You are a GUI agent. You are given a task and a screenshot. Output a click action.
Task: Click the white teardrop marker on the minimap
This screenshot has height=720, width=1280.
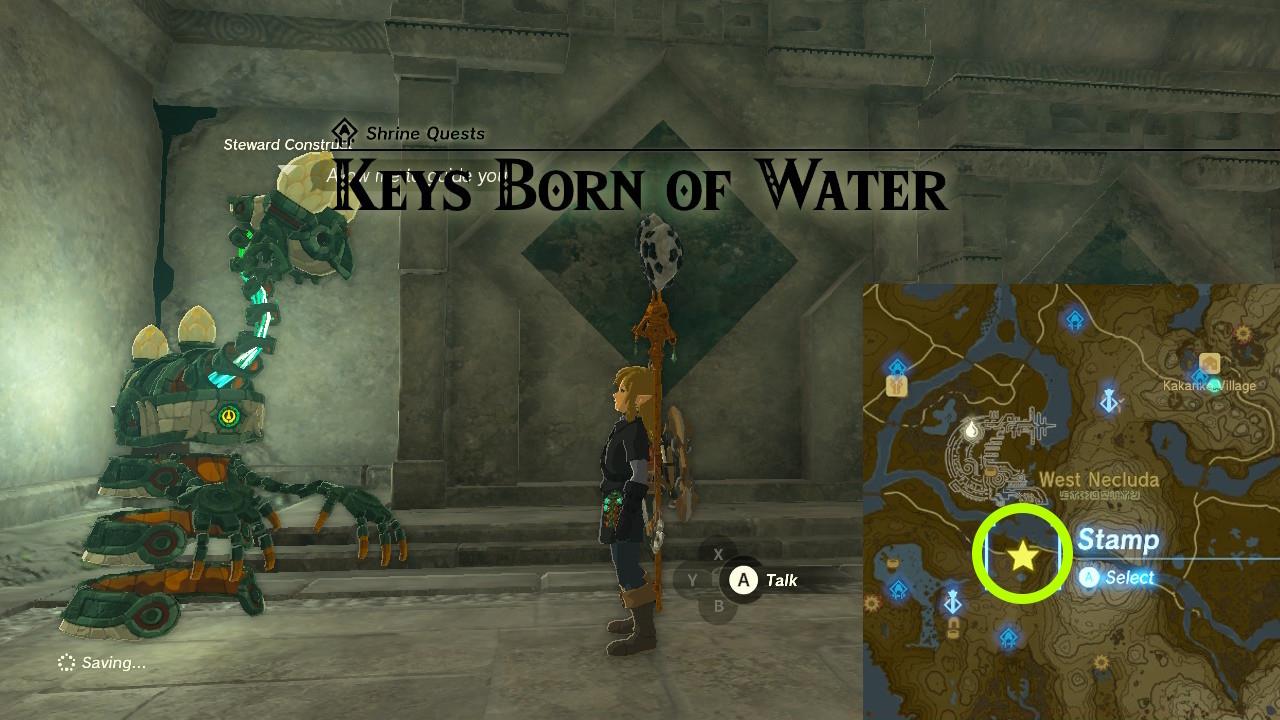click(x=971, y=430)
